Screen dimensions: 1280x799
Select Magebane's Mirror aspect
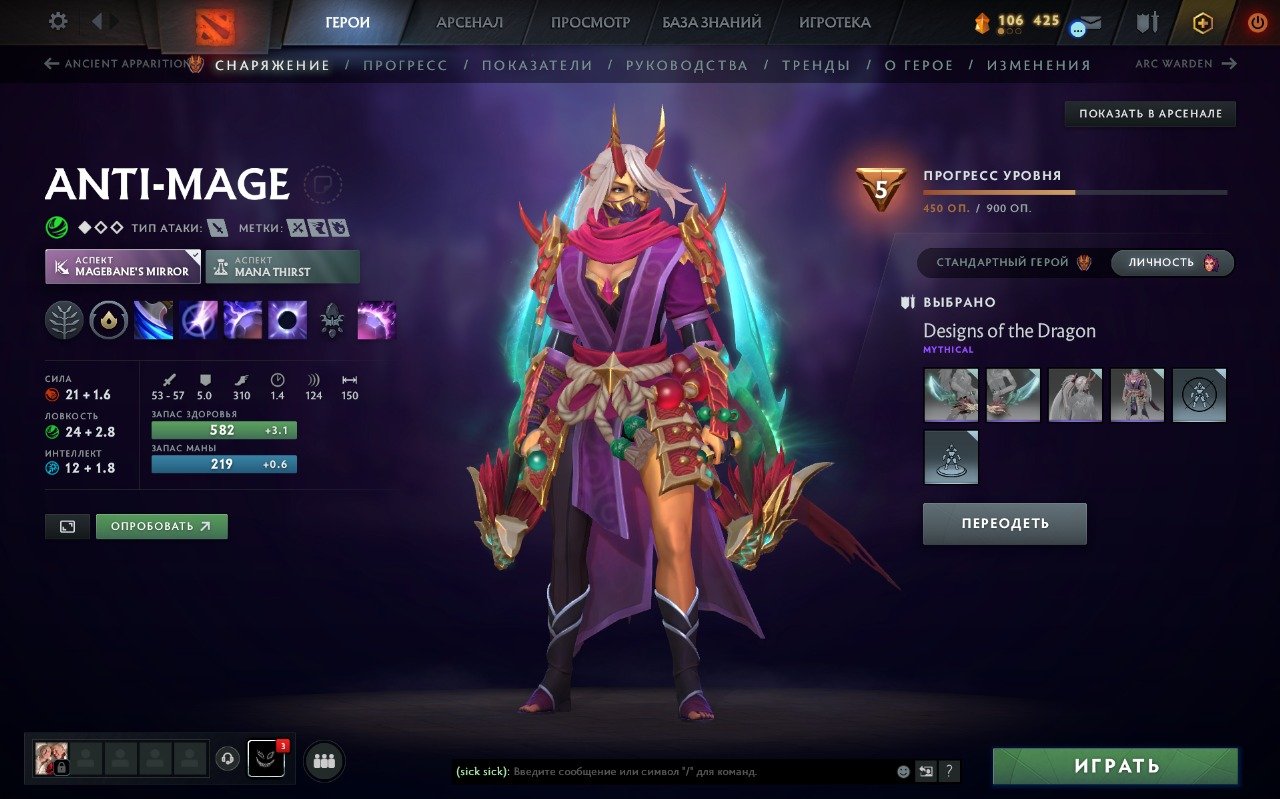(122, 266)
